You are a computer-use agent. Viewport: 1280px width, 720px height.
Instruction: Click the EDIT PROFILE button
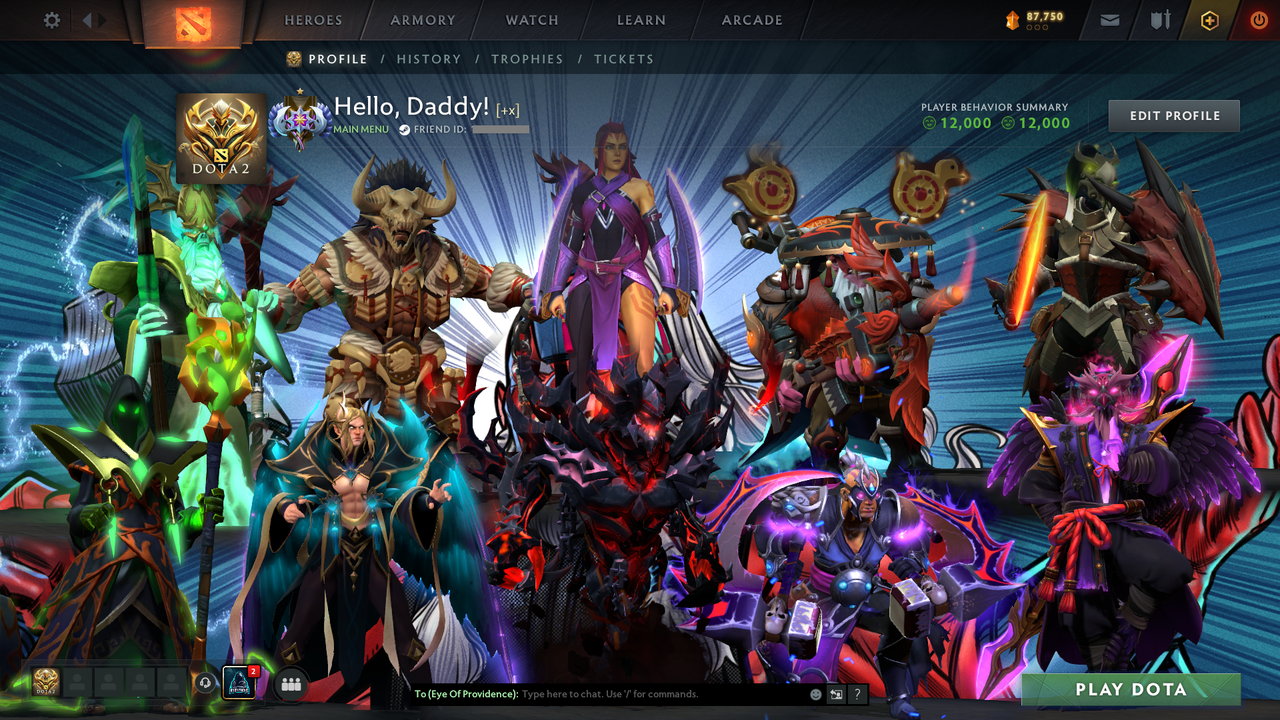(x=1173, y=115)
